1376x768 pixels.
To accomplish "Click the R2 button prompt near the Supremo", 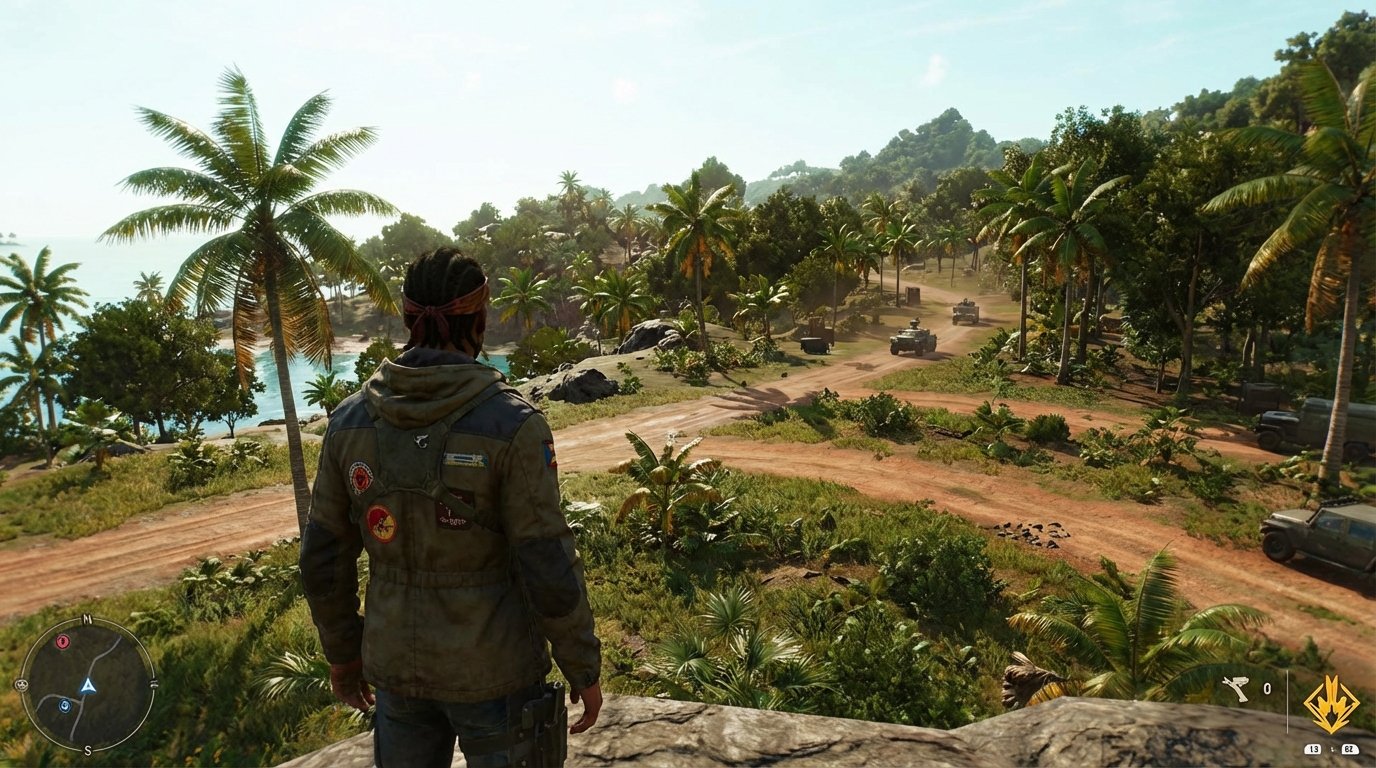I will click(x=1350, y=749).
